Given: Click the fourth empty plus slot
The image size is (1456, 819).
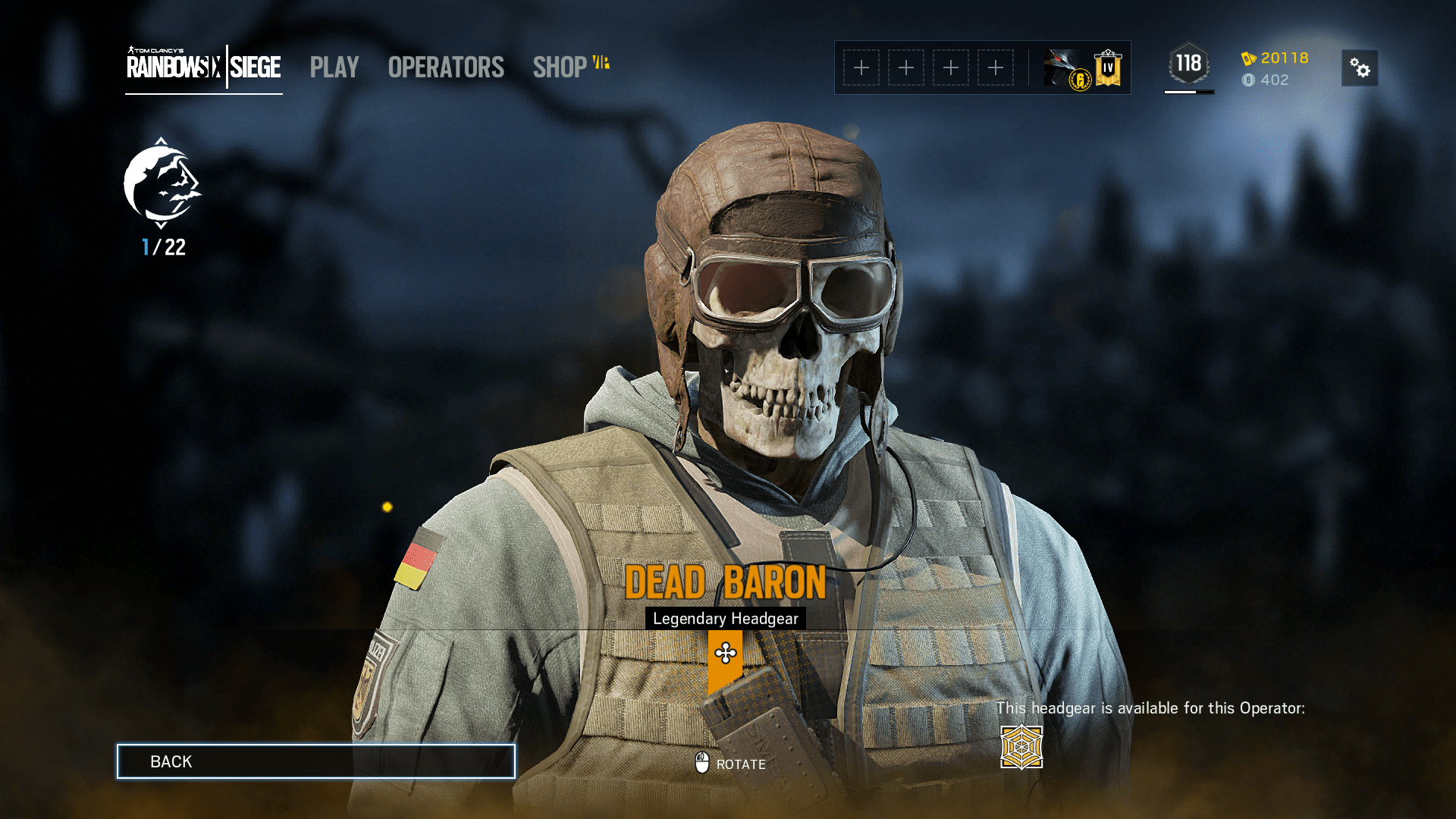Looking at the screenshot, I should pyautogui.click(x=996, y=67).
